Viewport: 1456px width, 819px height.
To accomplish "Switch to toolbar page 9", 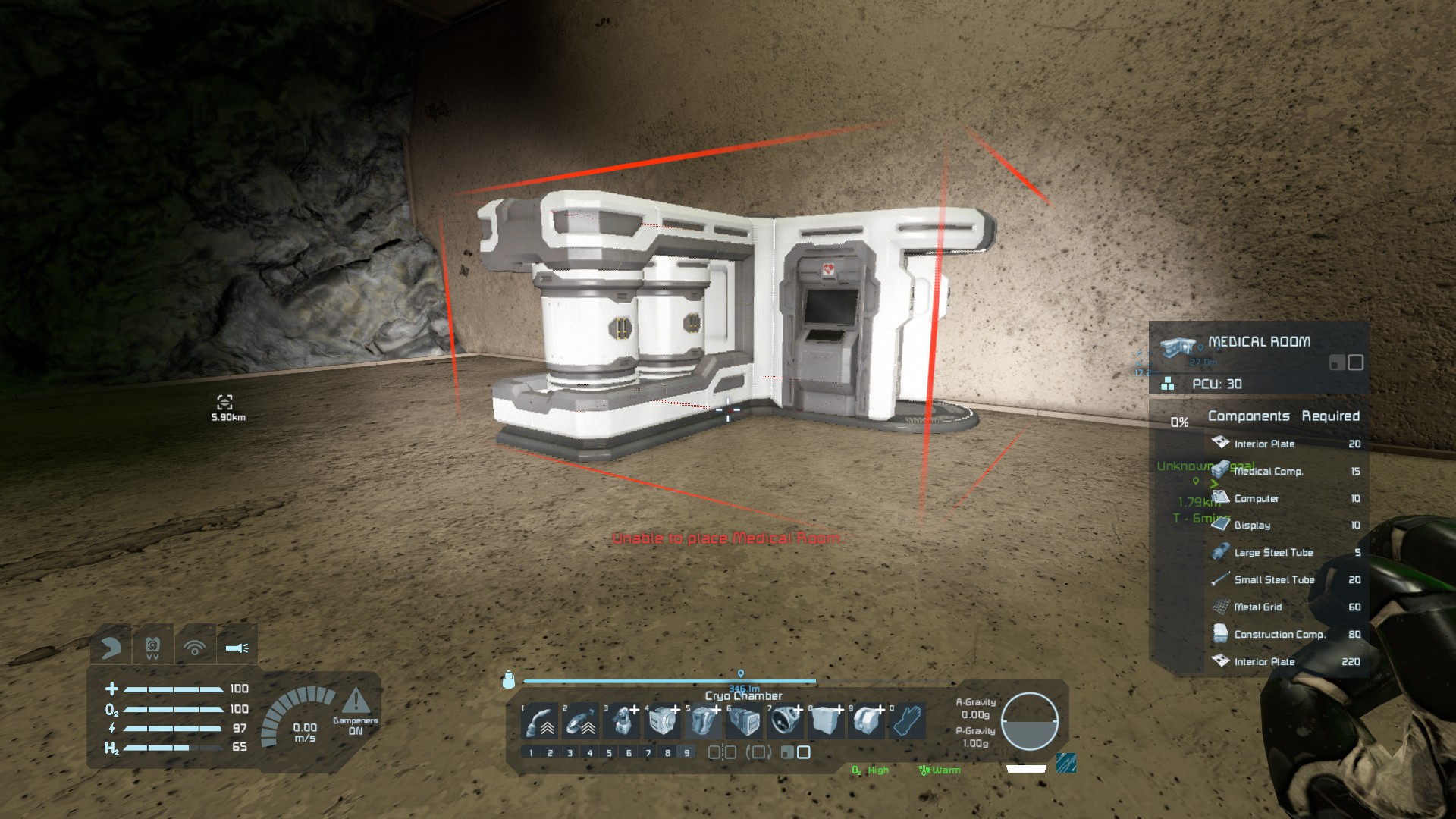I will (687, 753).
